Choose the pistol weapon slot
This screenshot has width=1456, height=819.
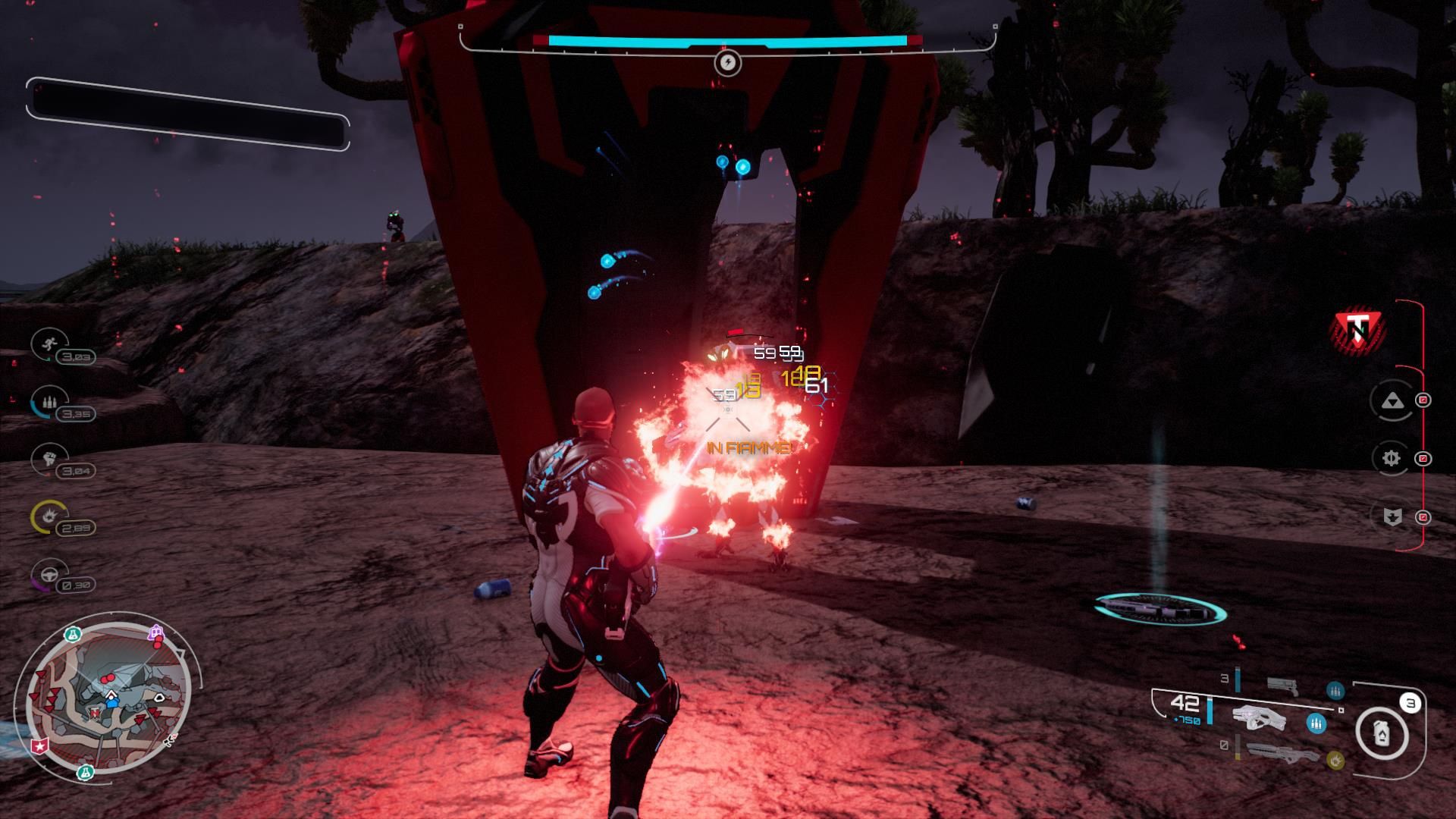click(1282, 686)
